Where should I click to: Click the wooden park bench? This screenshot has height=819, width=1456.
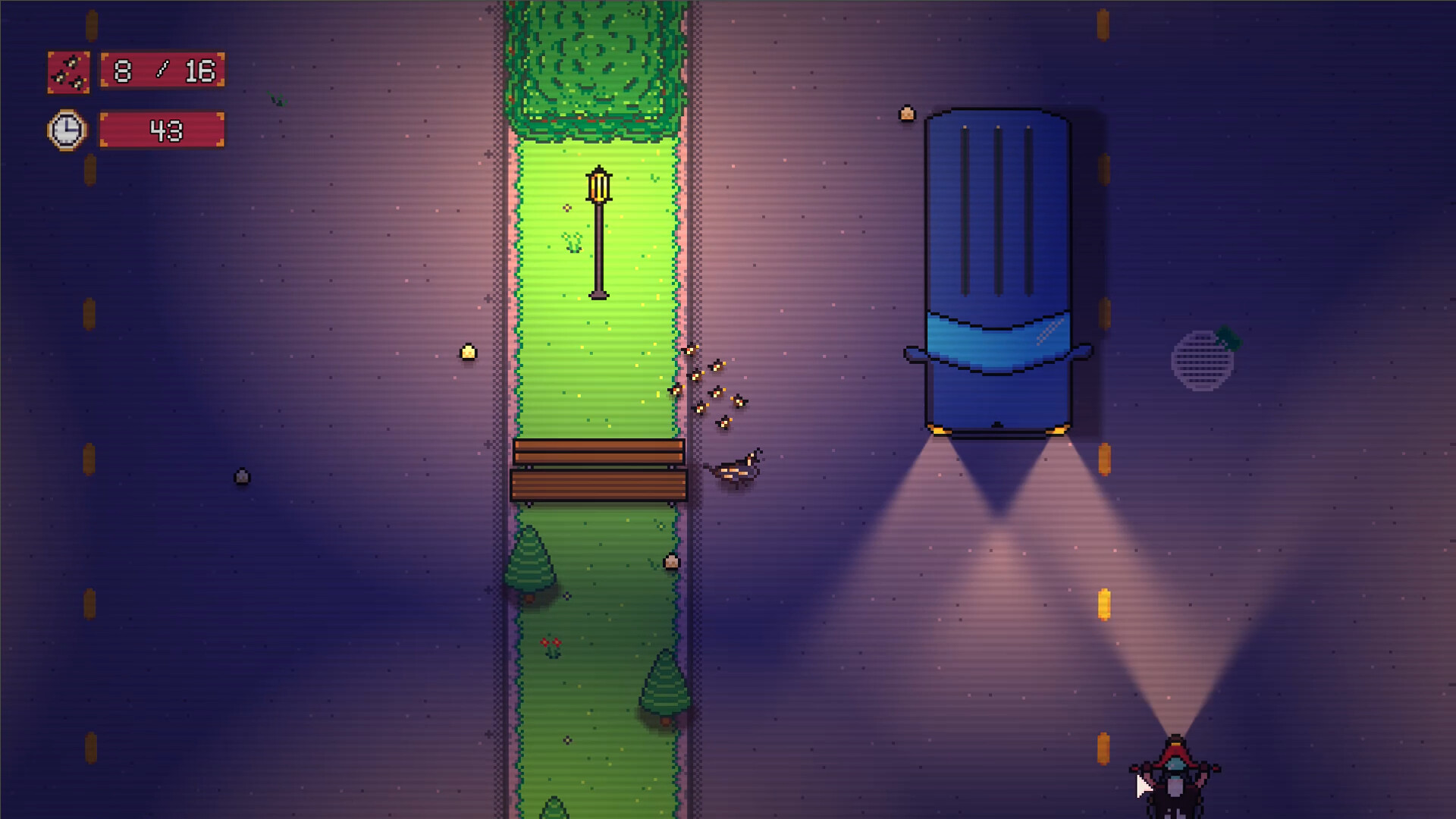(599, 470)
